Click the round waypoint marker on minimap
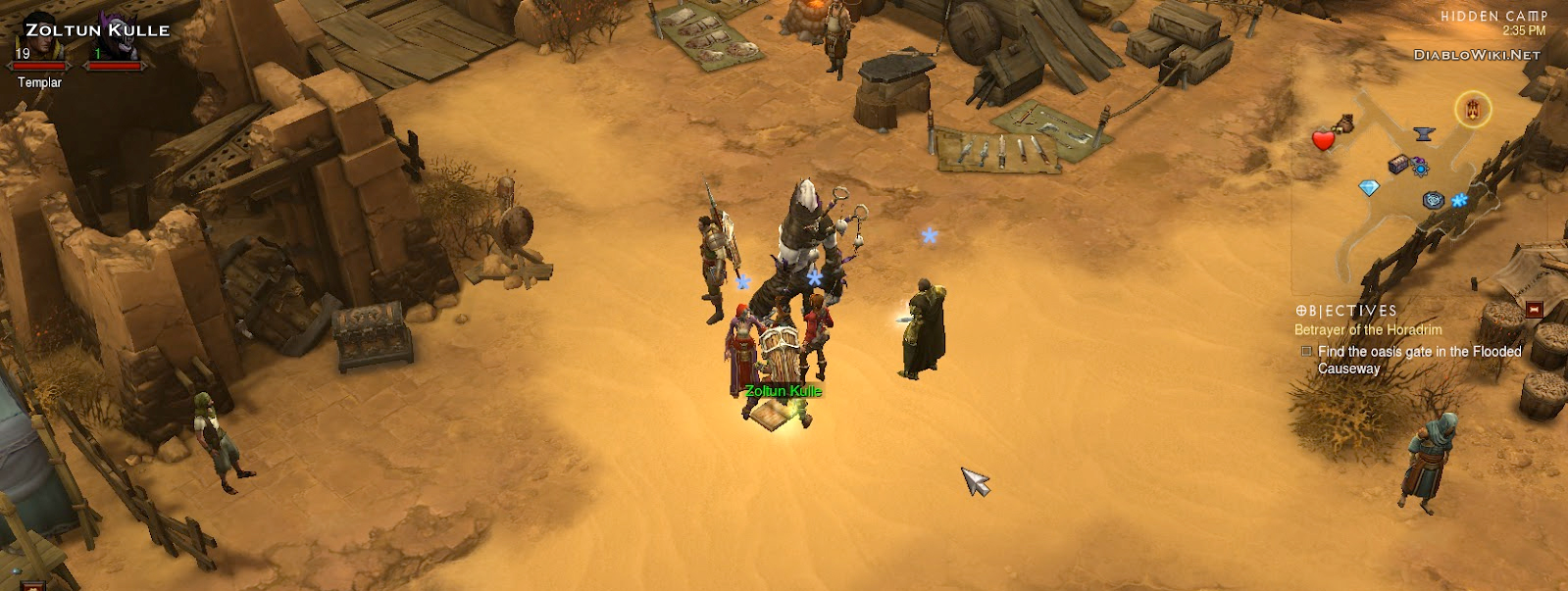1568x591 pixels. coord(1433,201)
